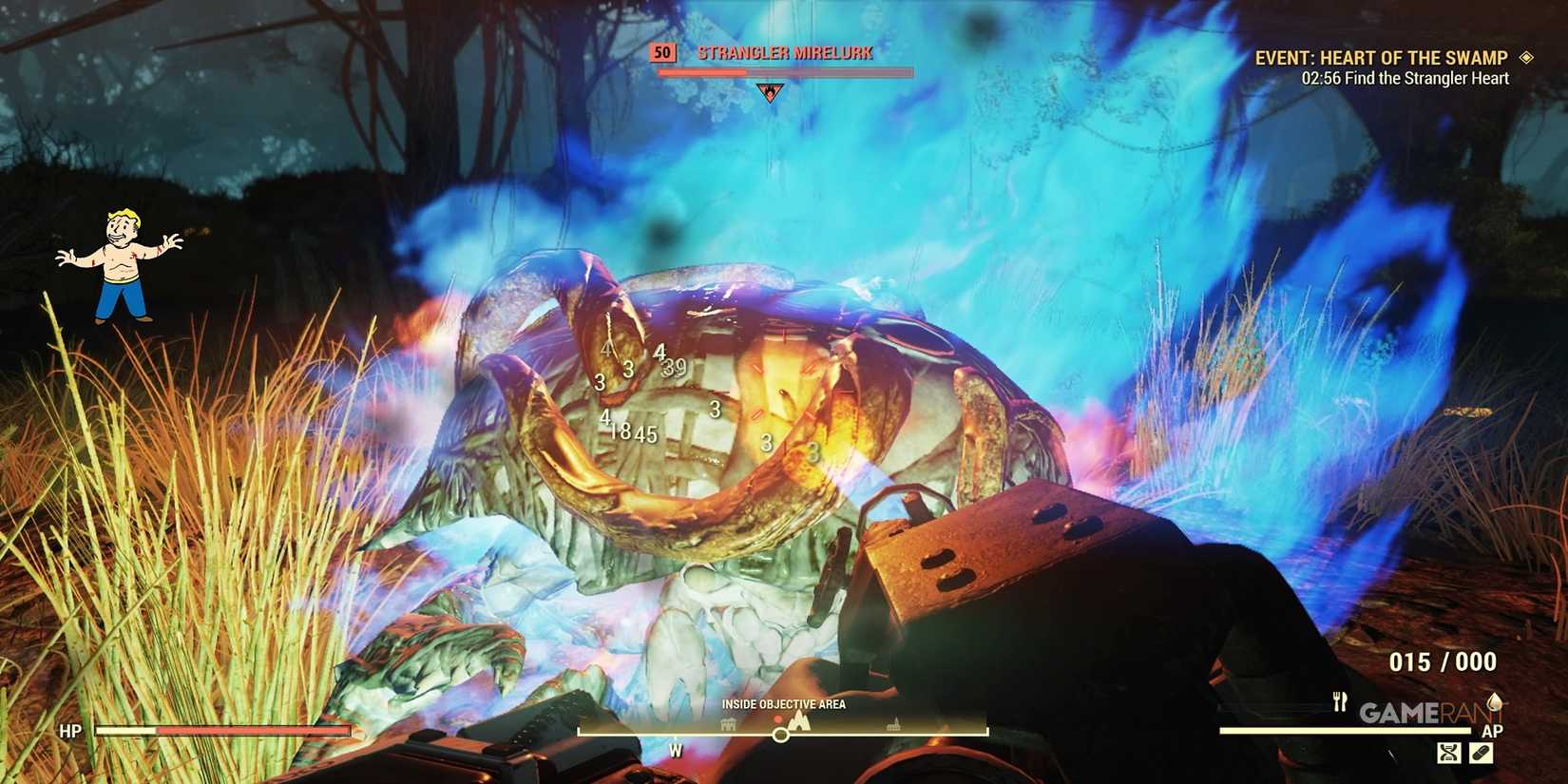The width and height of the screenshot is (1568, 784).
Task: Select the Vault Boy character illustration
Action: 121,261
